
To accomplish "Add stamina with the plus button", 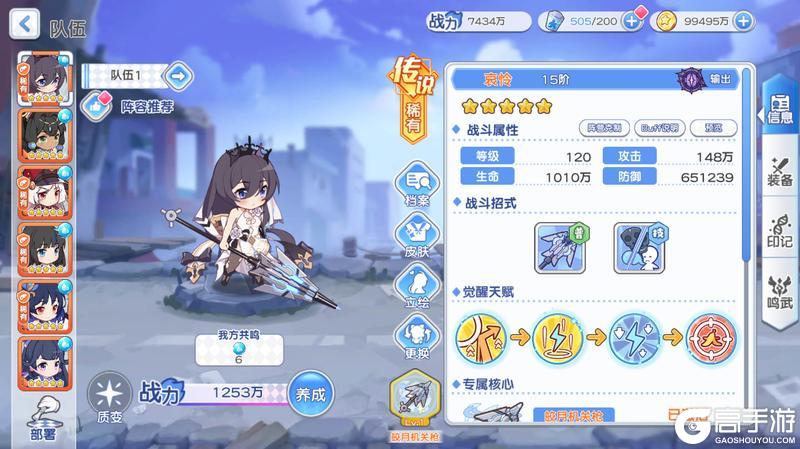I will pyautogui.click(x=630, y=20).
